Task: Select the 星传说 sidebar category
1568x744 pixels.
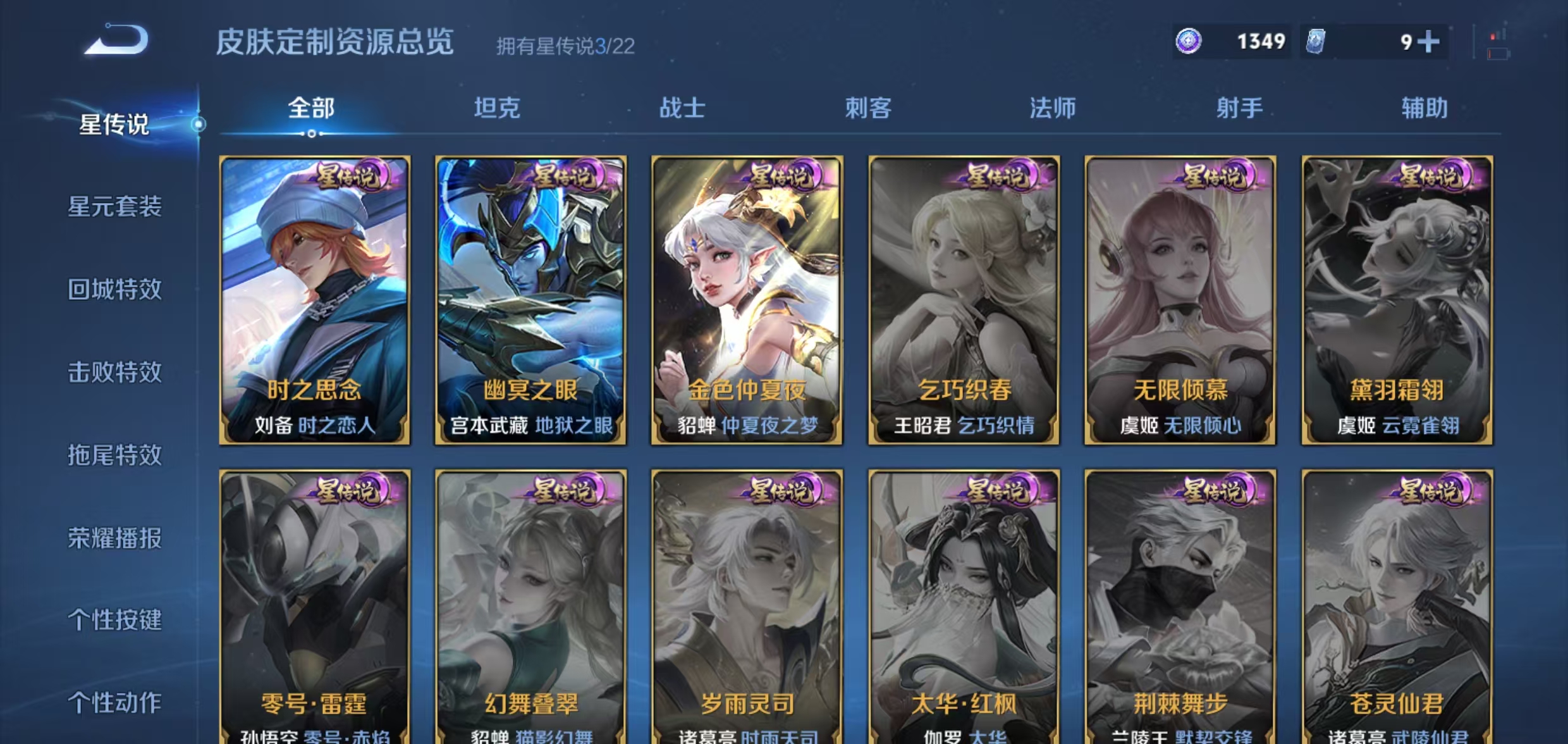Action: coord(113,125)
